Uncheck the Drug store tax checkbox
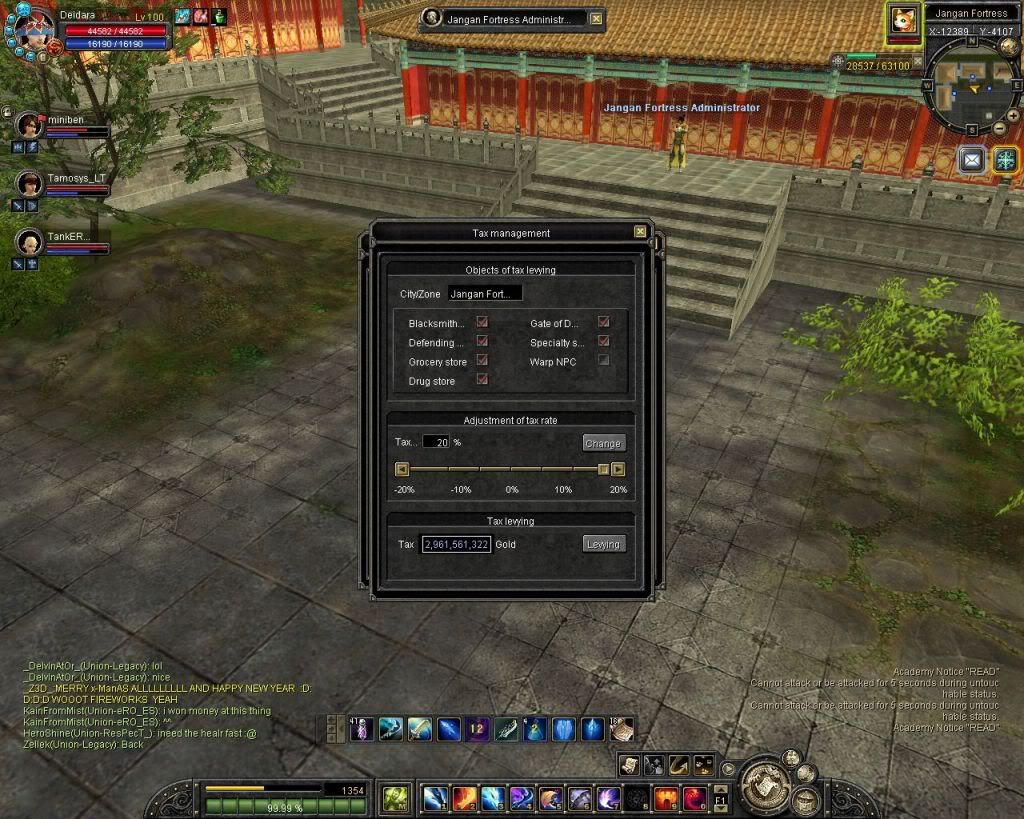The width and height of the screenshot is (1024, 819). pos(482,380)
